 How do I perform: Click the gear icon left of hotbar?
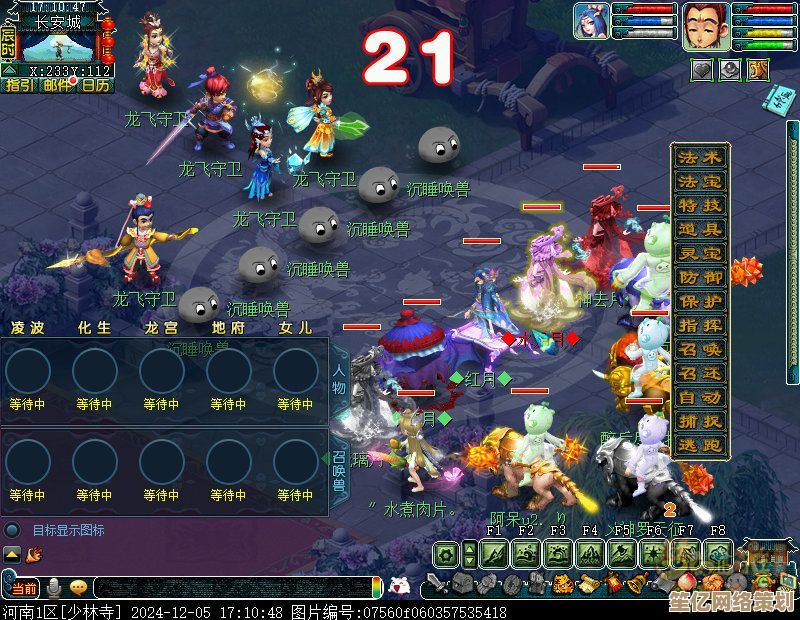coord(446,554)
